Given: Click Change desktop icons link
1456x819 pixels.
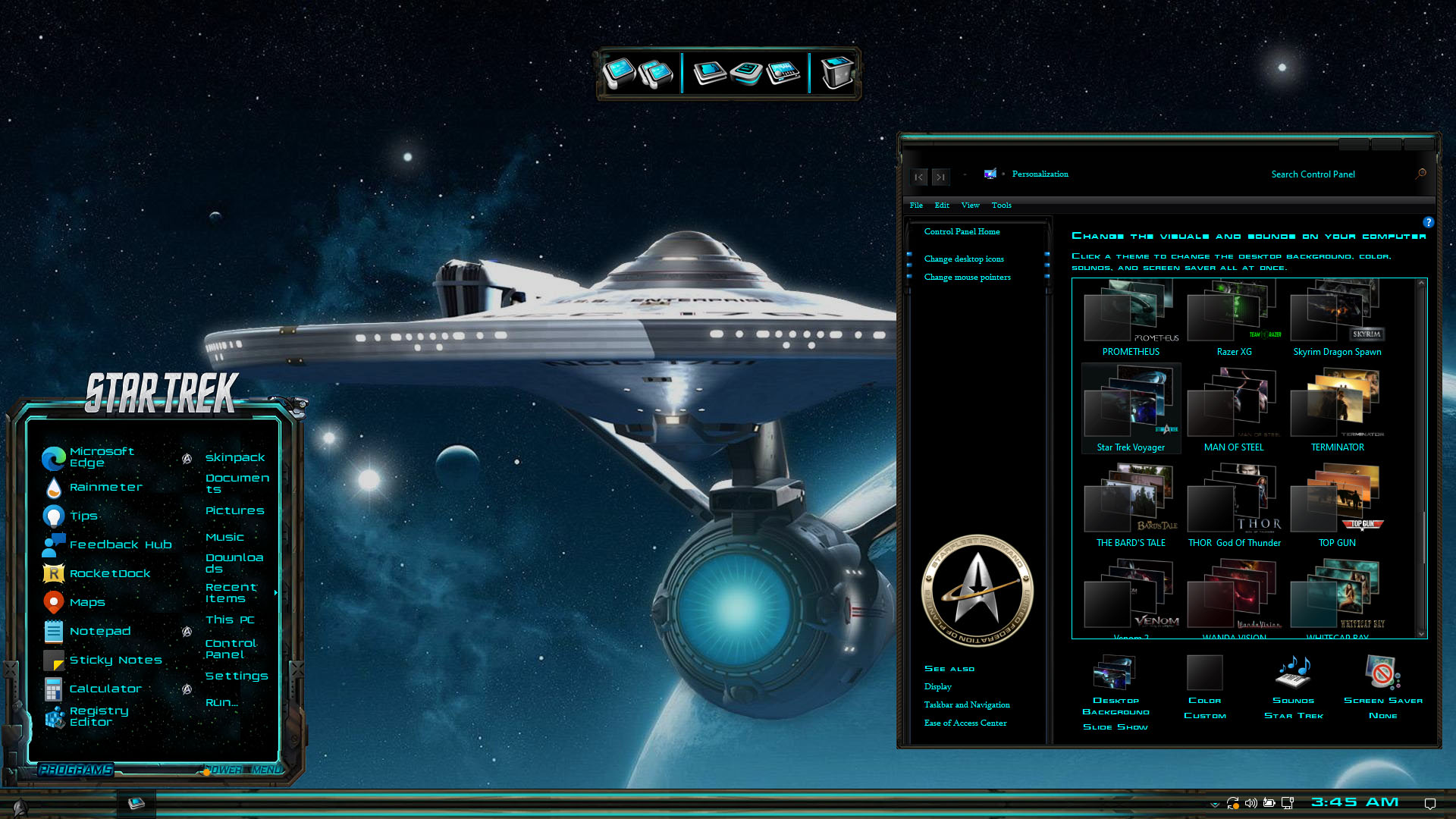Looking at the screenshot, I should point(964,259).
